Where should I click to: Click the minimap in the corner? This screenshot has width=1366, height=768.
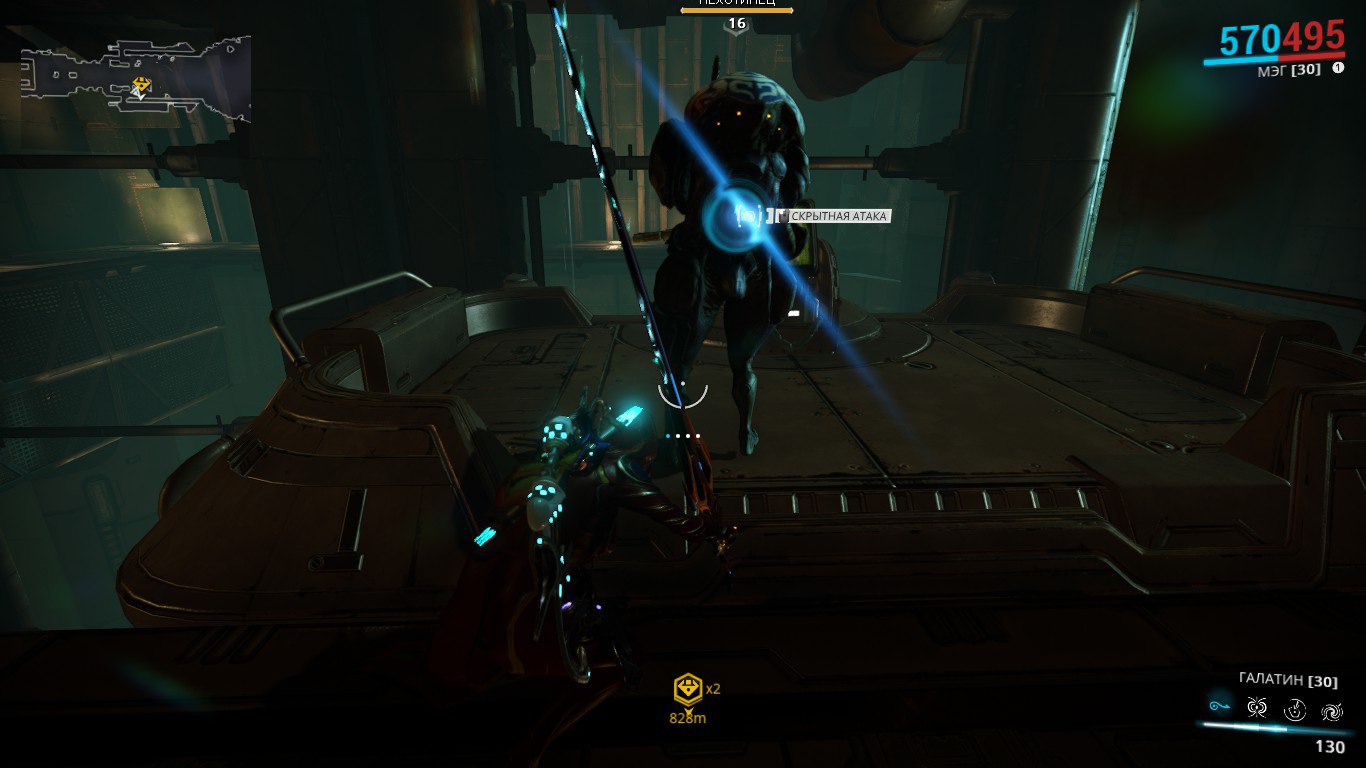click(x=135, y=80)
